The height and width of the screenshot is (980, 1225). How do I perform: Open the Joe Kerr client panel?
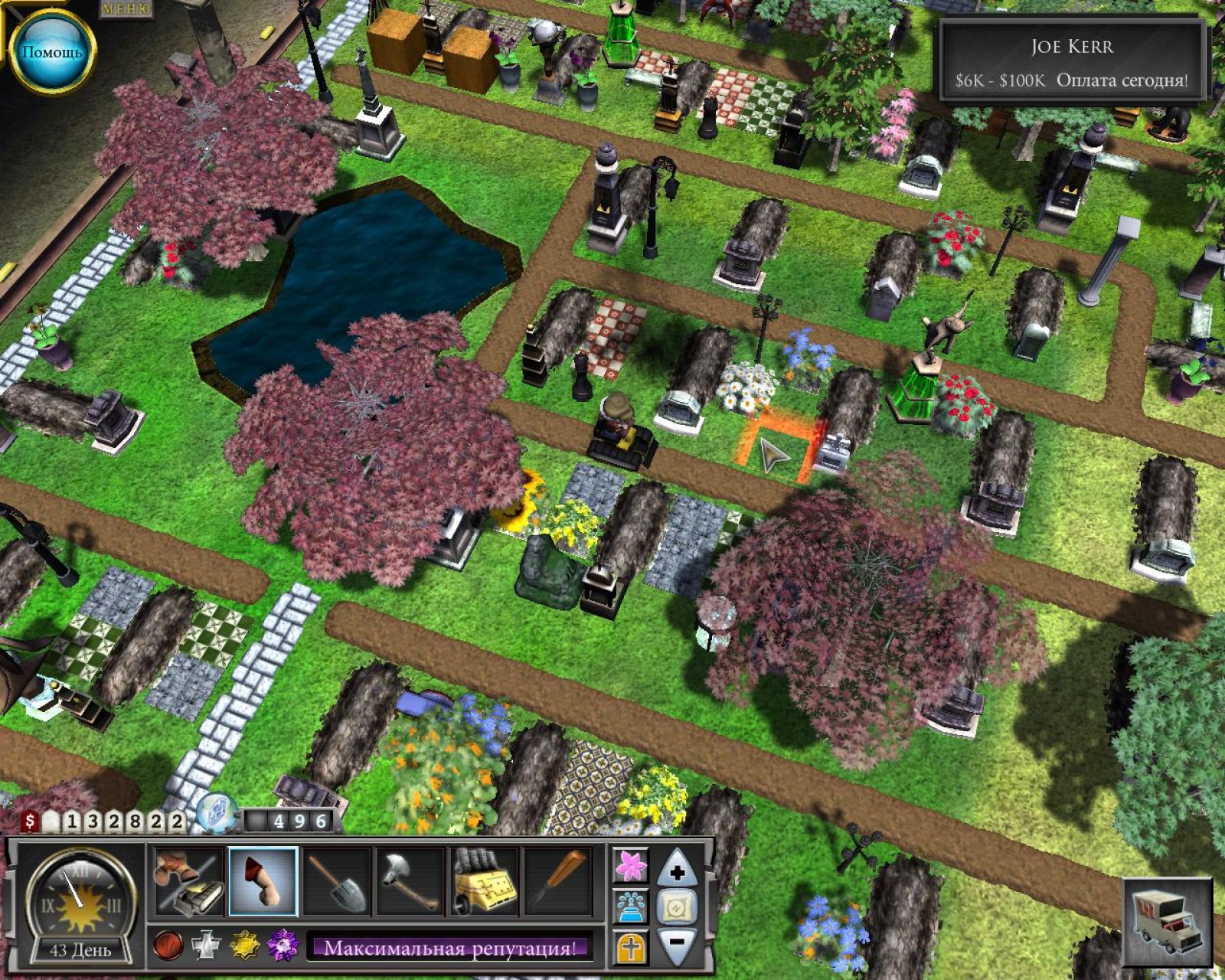(x=1071, y=62)
